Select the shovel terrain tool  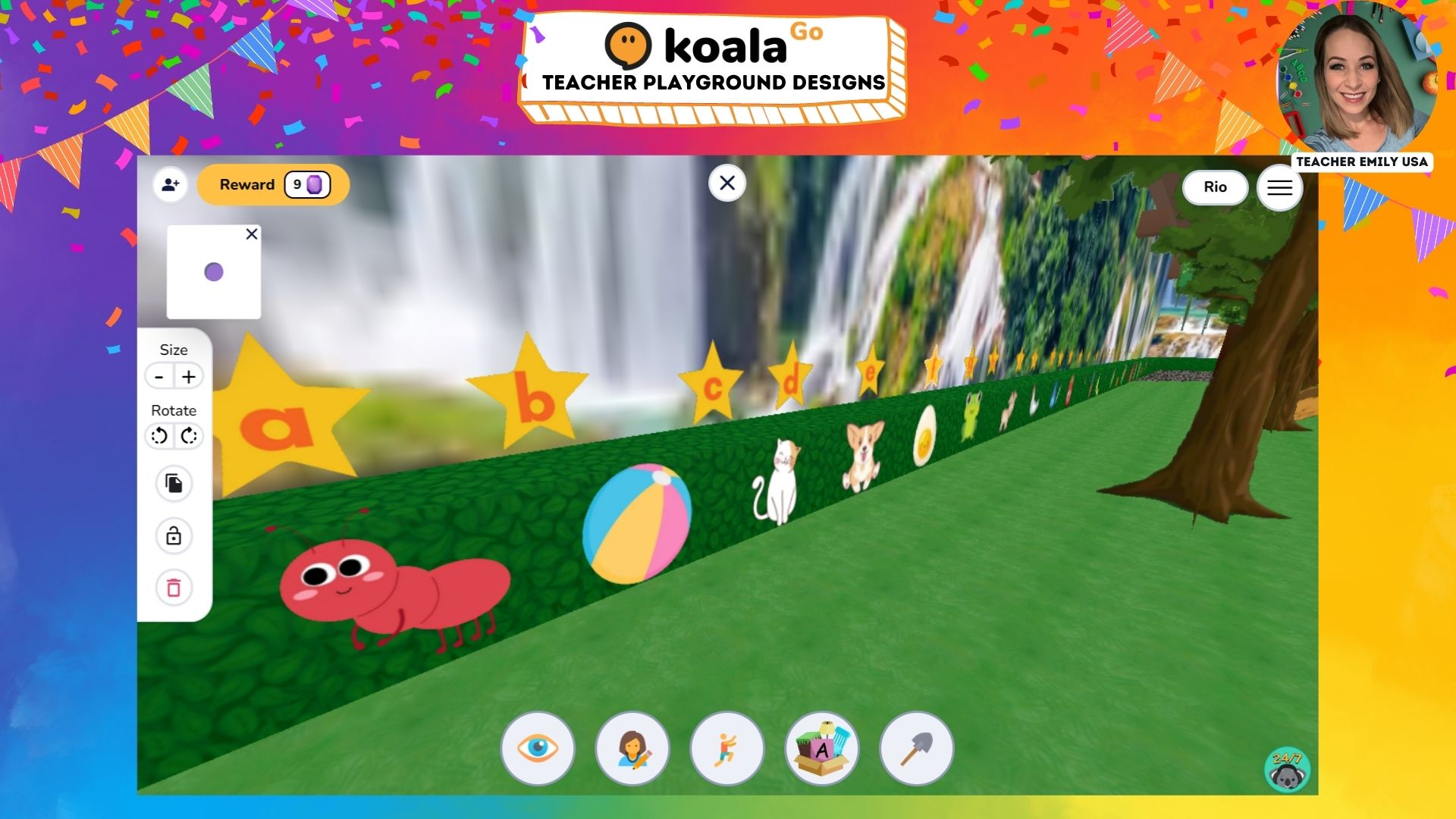917,748
